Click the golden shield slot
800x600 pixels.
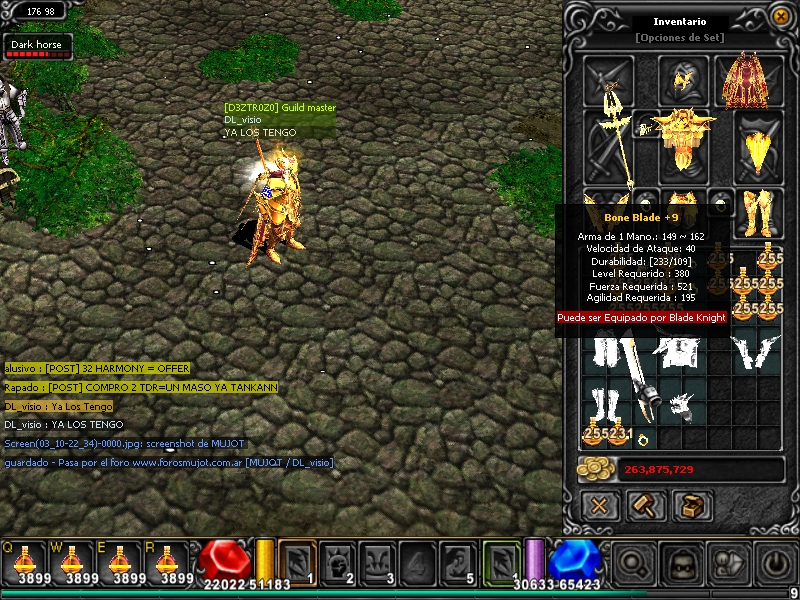click(757, 145)
